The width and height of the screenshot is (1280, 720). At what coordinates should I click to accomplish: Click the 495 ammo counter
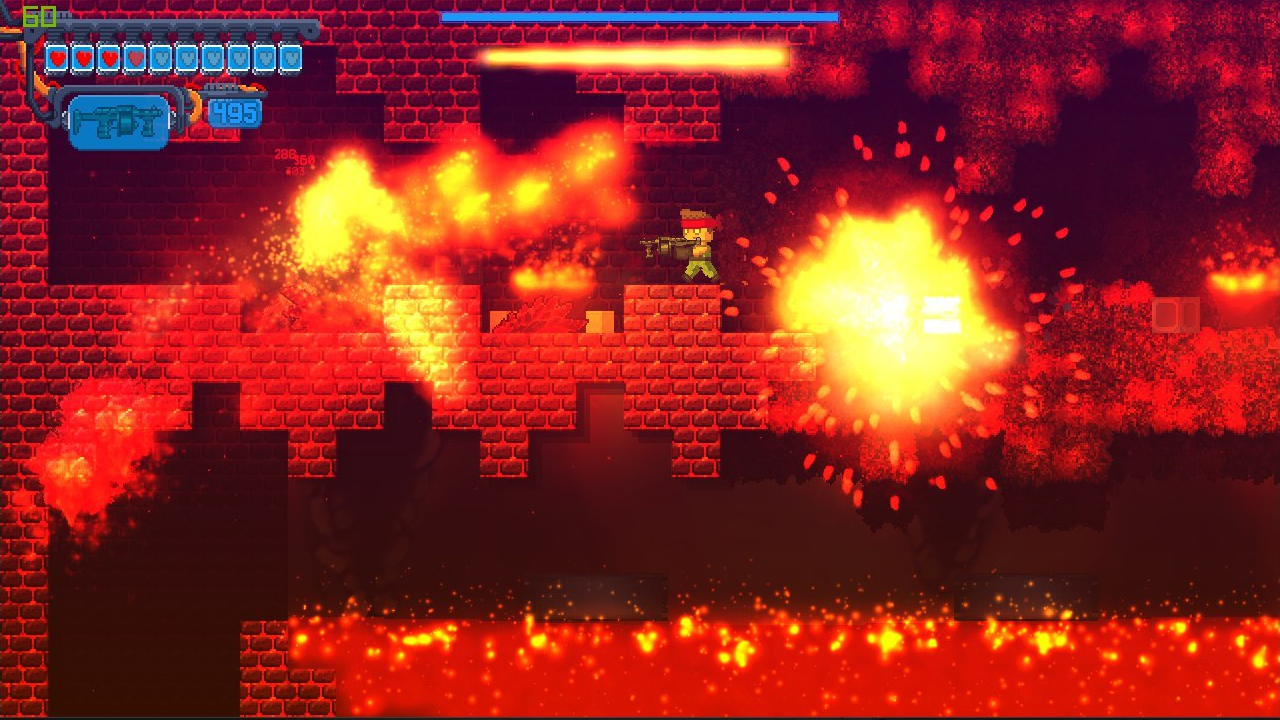click(236, 114)
